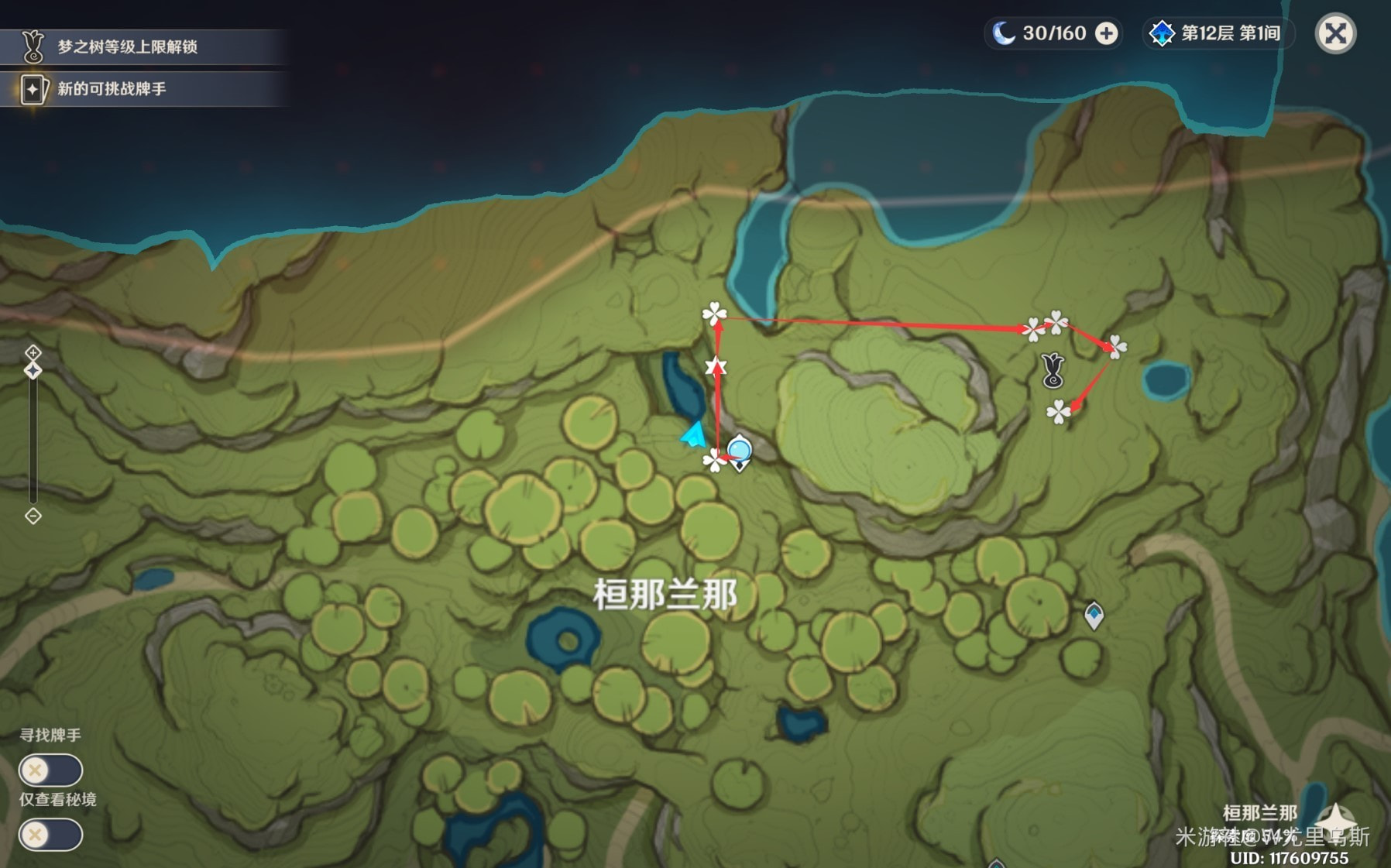Toggle the 寻找牌手 switch
This screenshot has height=868, width=1391.
pos(50,770)
